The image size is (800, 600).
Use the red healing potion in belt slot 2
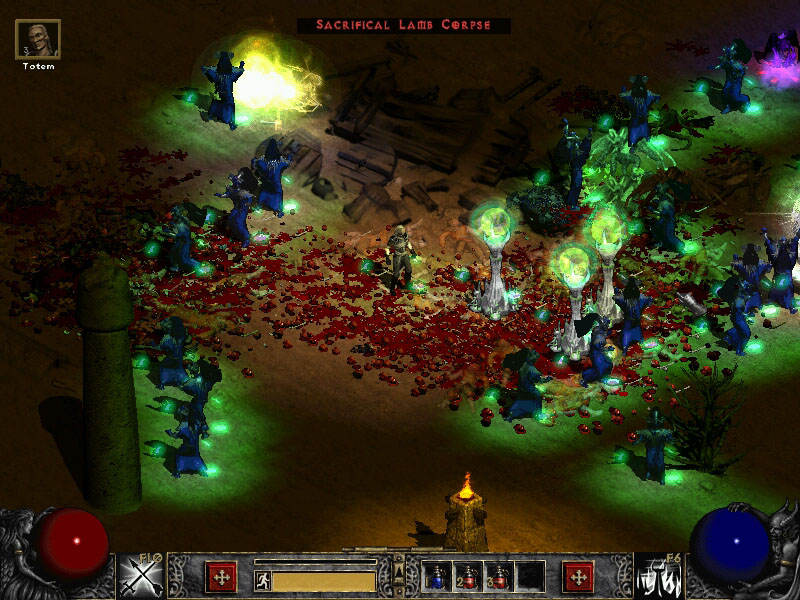tap(468, 577)
